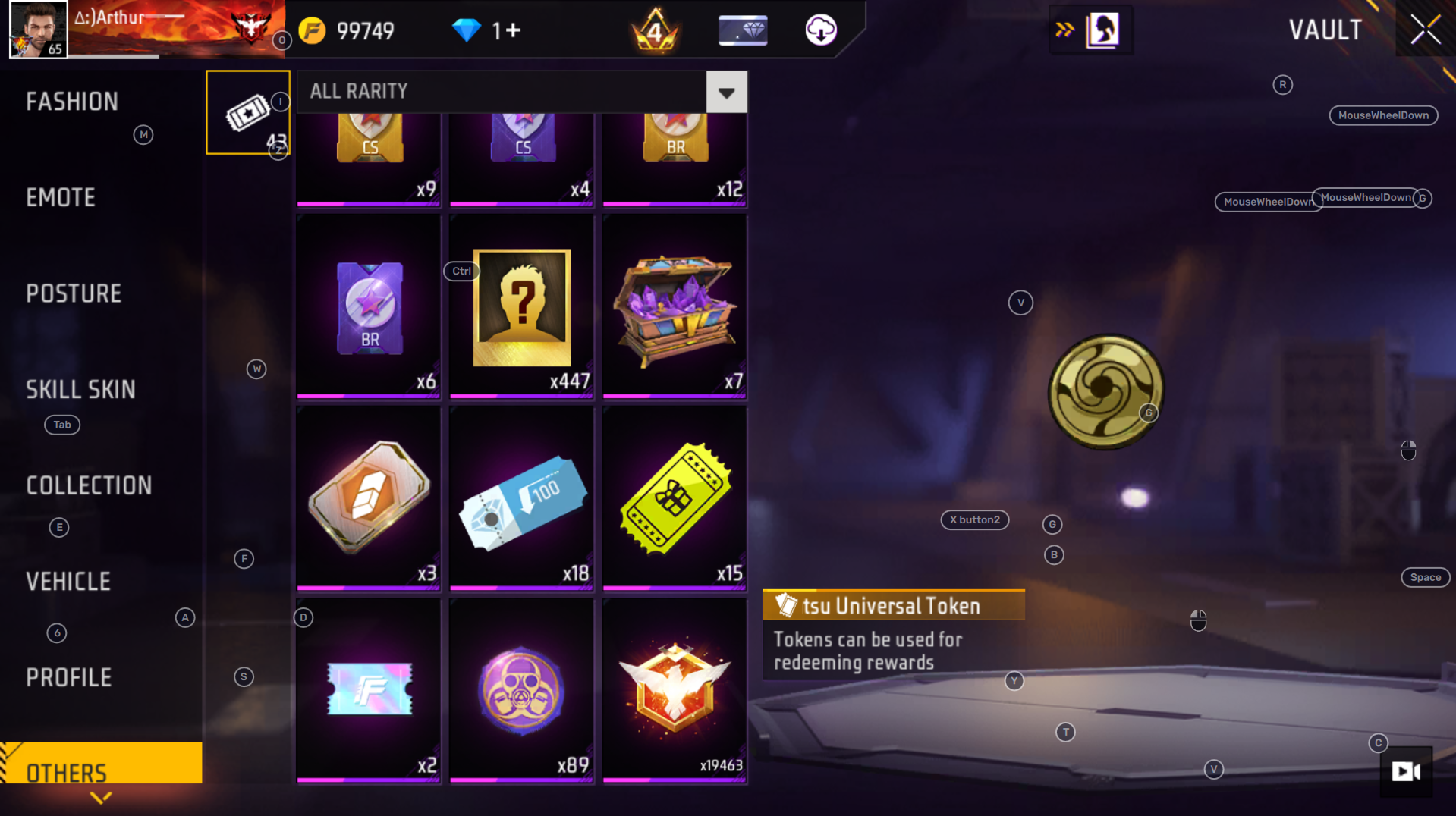The width and height of the screenshot is (1456, 816).
Task: Open the PROFILE section
Action: (69, 676)
